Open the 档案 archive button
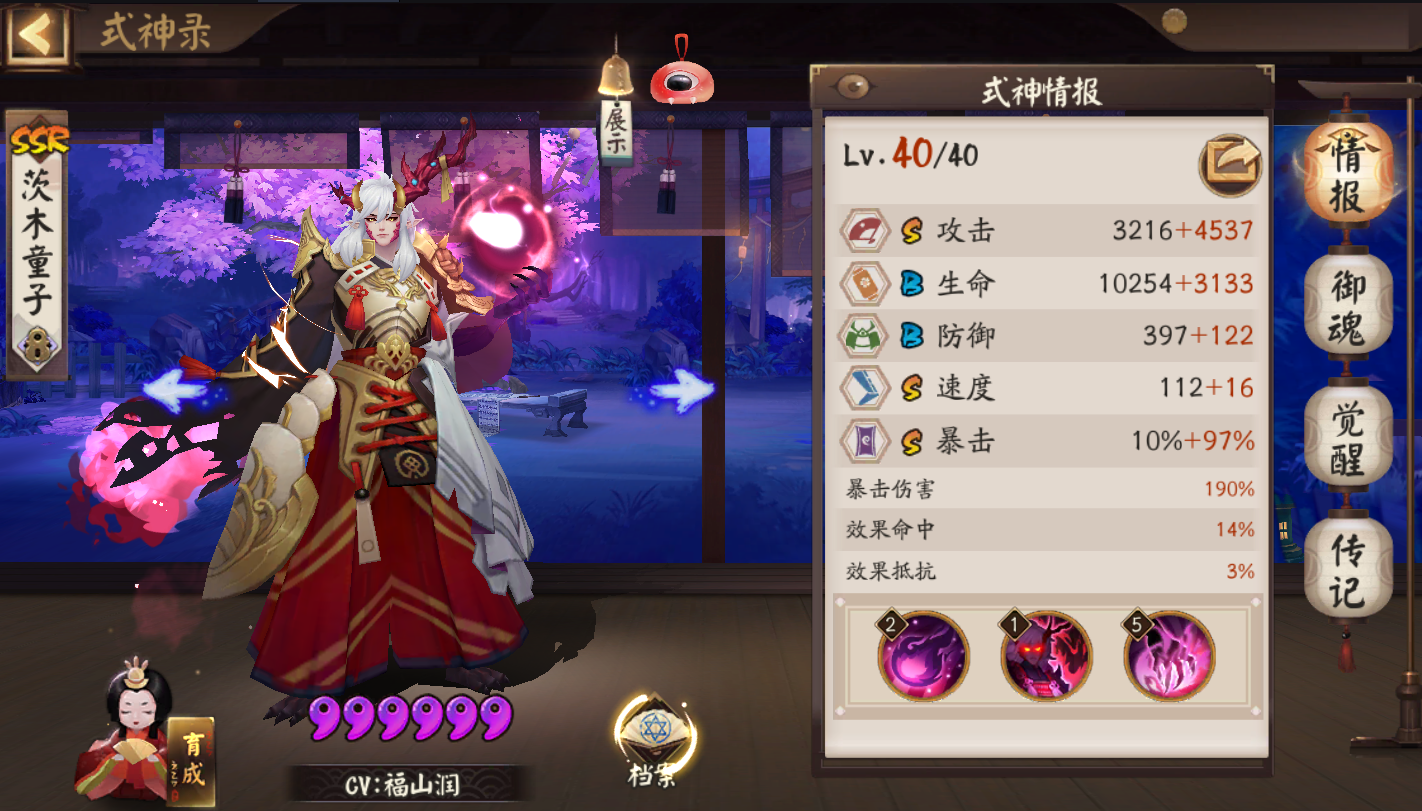This screenshot has height=811, width=1422. 651,725
